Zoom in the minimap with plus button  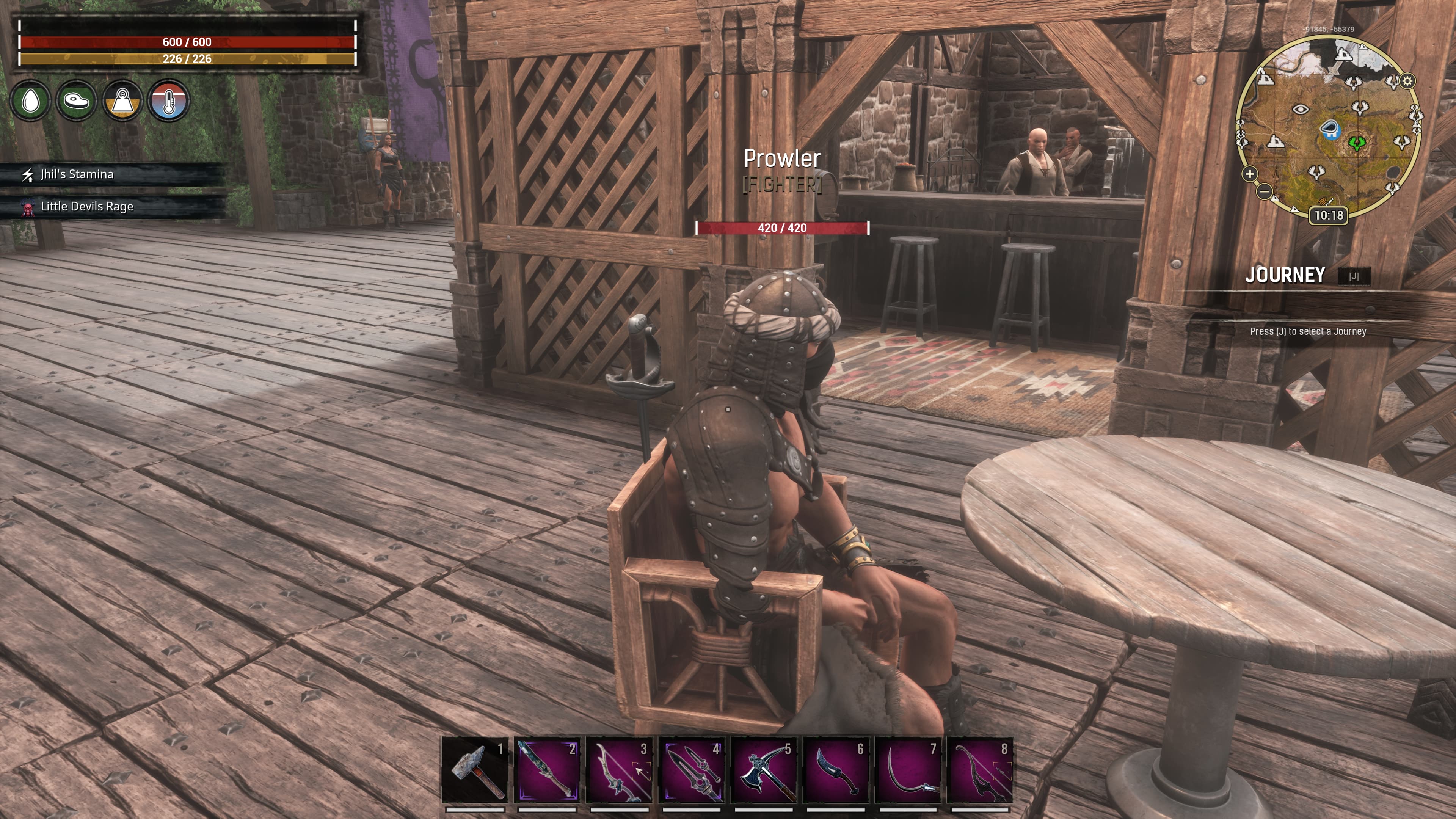(x=1250, y=174)
